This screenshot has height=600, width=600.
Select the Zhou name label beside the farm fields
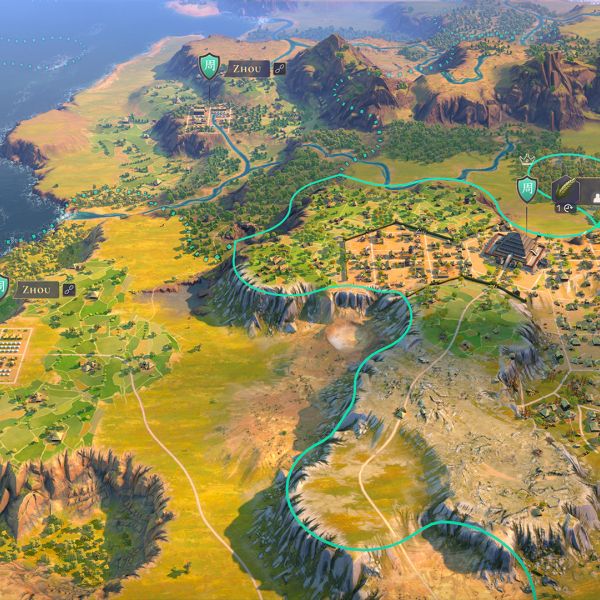(x=35, y=289)
